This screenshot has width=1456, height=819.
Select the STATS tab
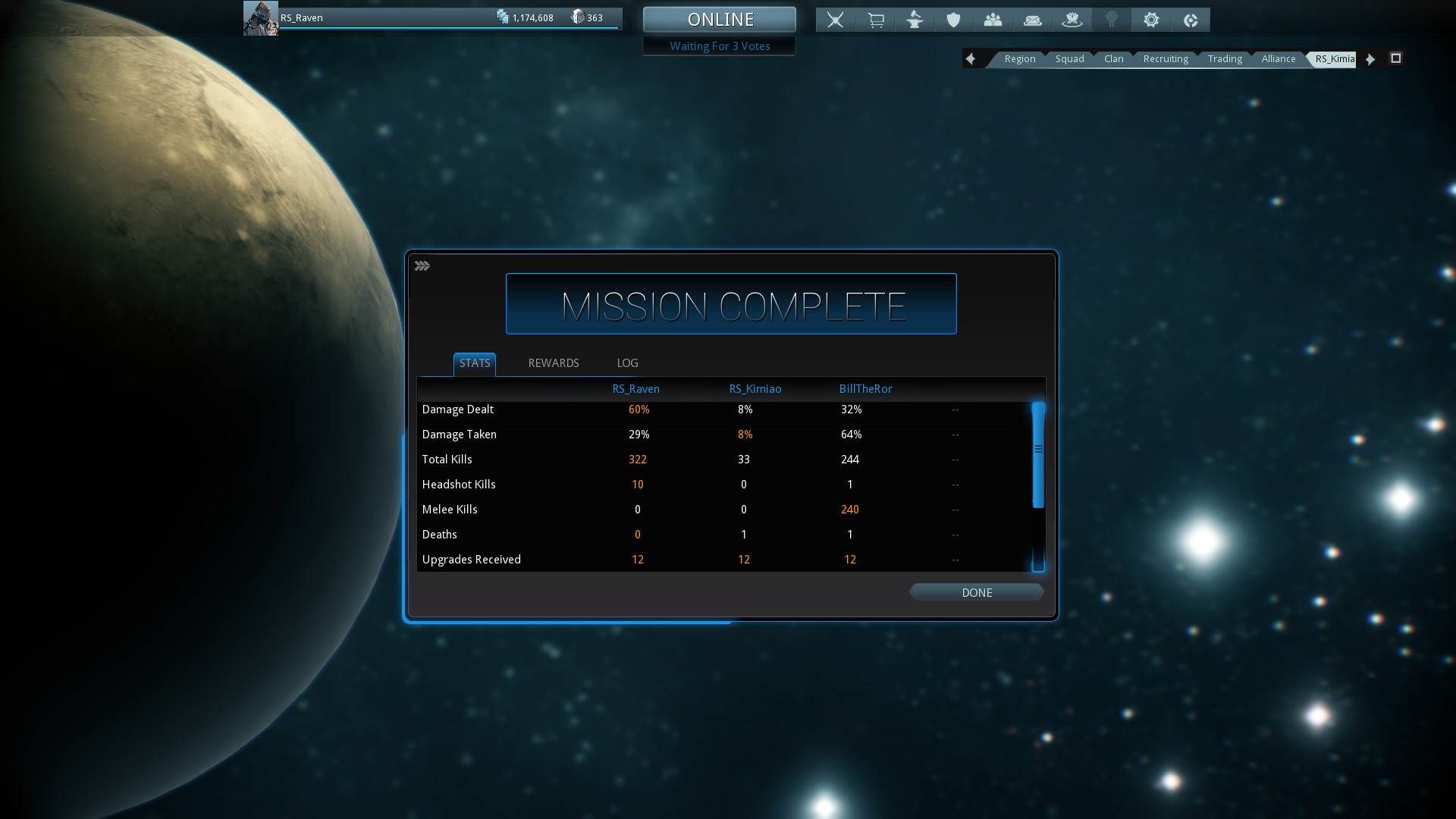475,363
